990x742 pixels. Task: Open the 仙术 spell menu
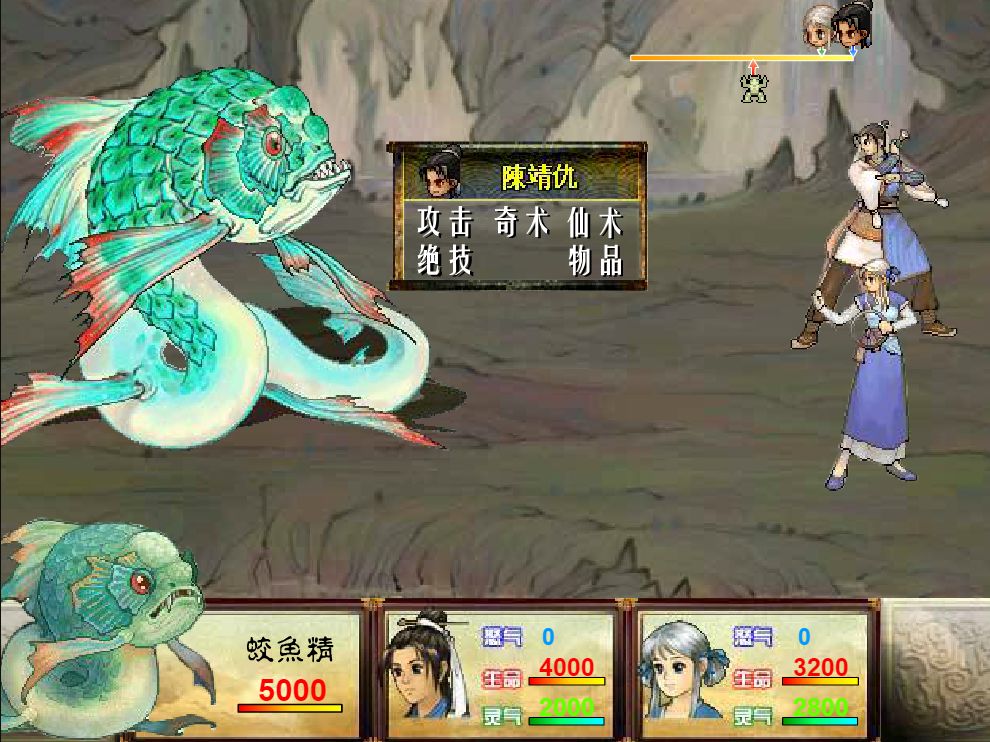click(596, 222)
